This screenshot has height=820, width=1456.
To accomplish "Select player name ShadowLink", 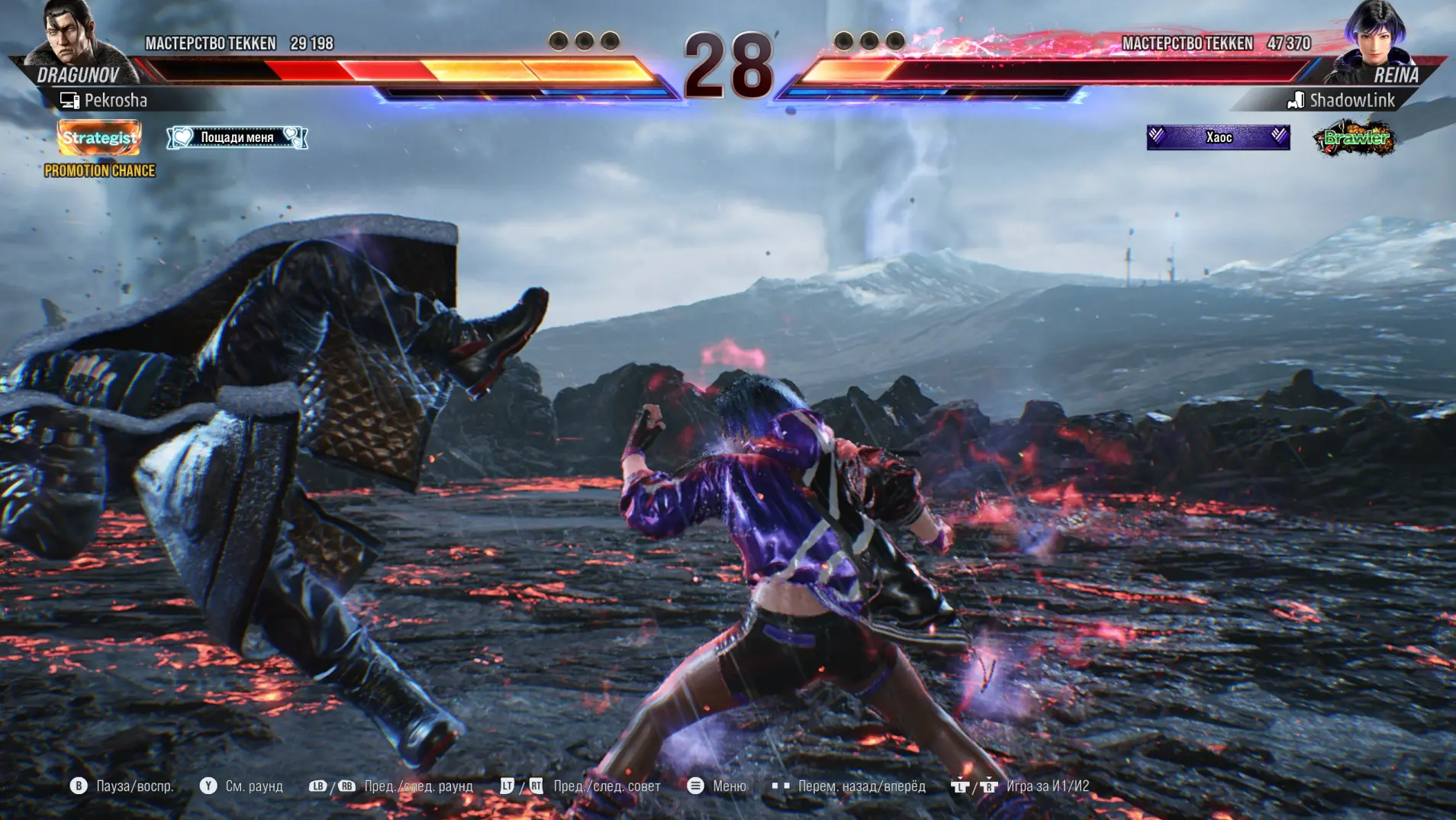I will click(1351, 100).
